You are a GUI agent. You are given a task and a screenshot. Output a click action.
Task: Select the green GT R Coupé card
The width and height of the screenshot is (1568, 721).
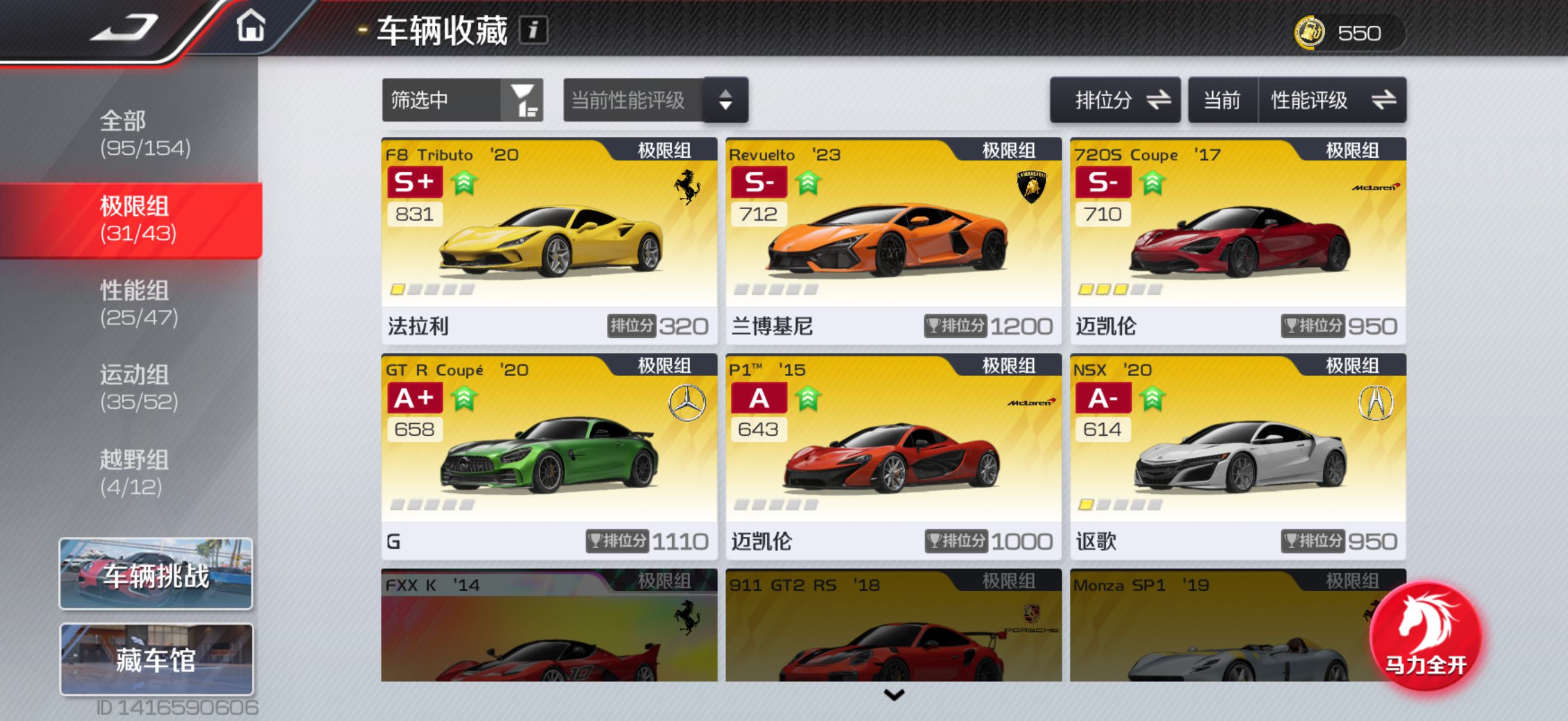coord(548,456)
